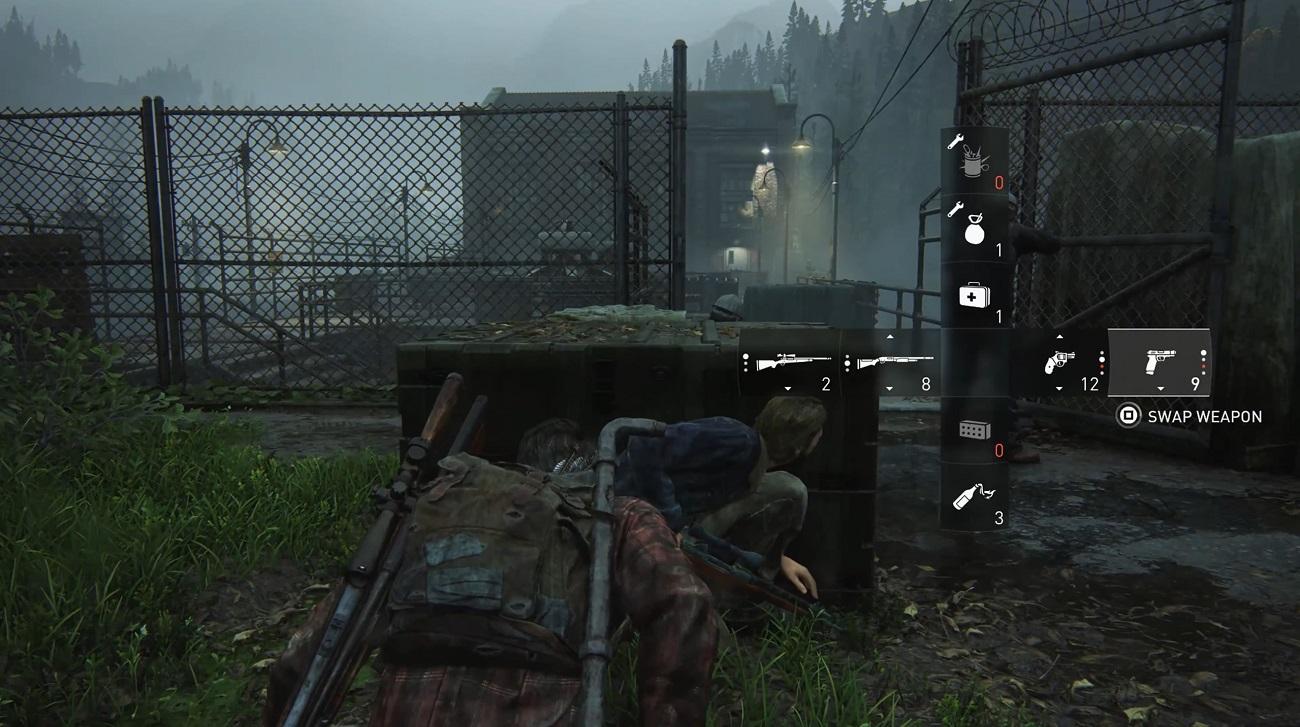Pick the health kit item slot

pyautogui.click(x=975, y=297)
